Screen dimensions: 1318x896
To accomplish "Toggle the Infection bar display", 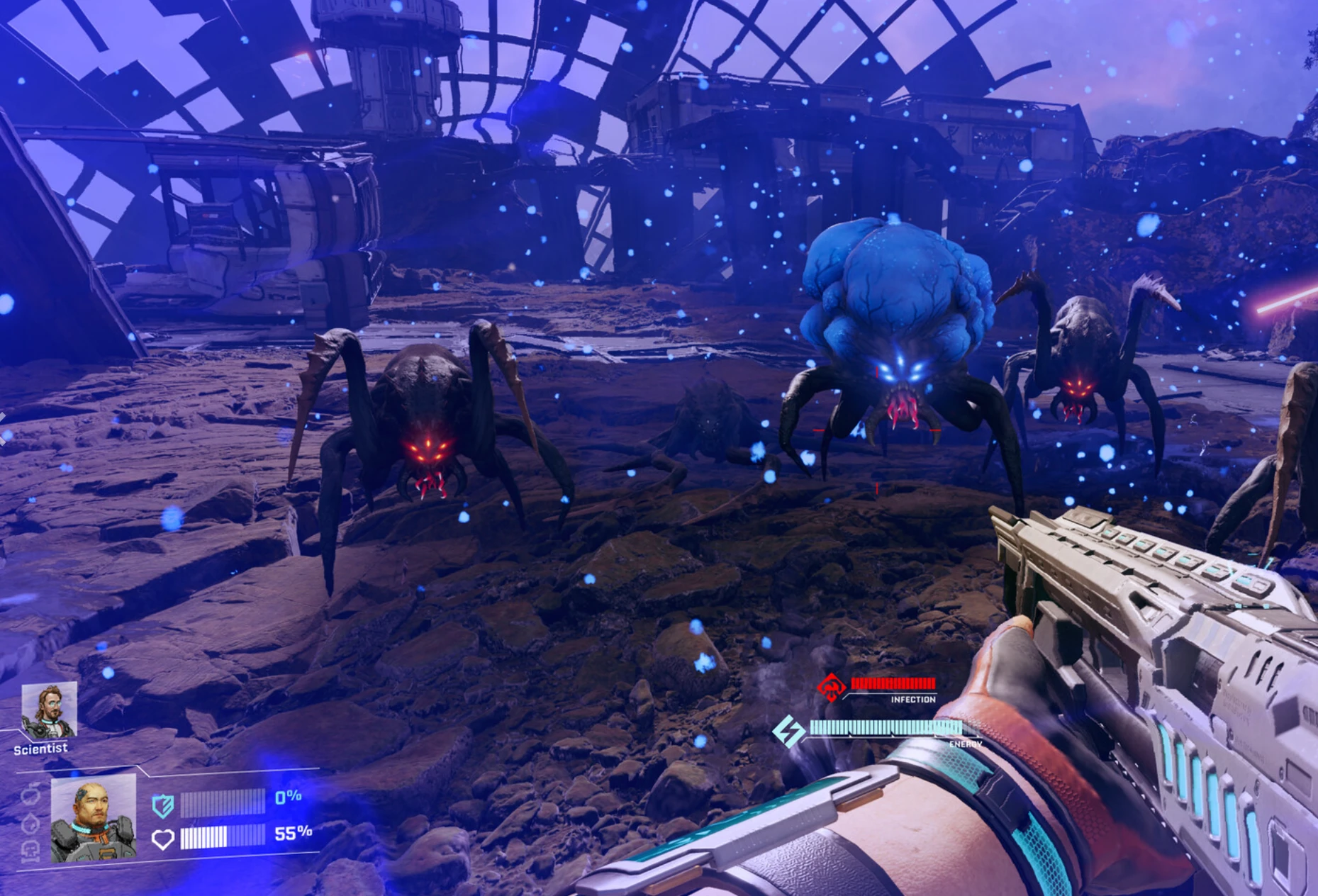I will [x=893, y=683].
